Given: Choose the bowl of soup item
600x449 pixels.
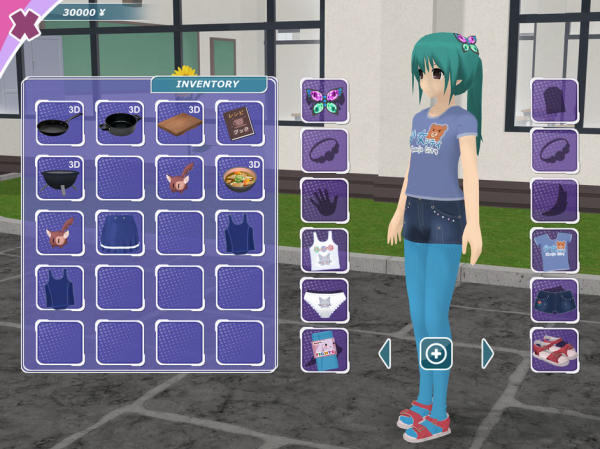Looking at the screenshot, I should [x=239, y=178].
